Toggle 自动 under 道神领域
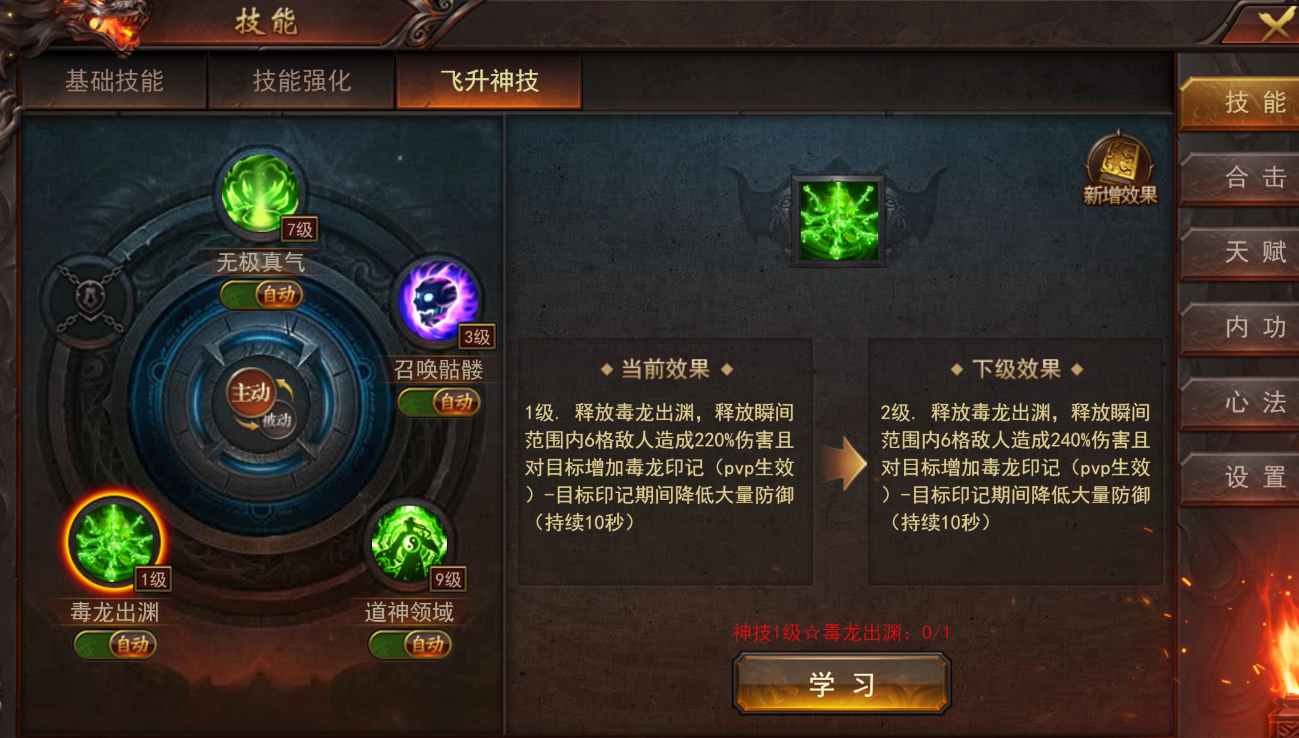The image size is (1299, 738). coord(410,645)
